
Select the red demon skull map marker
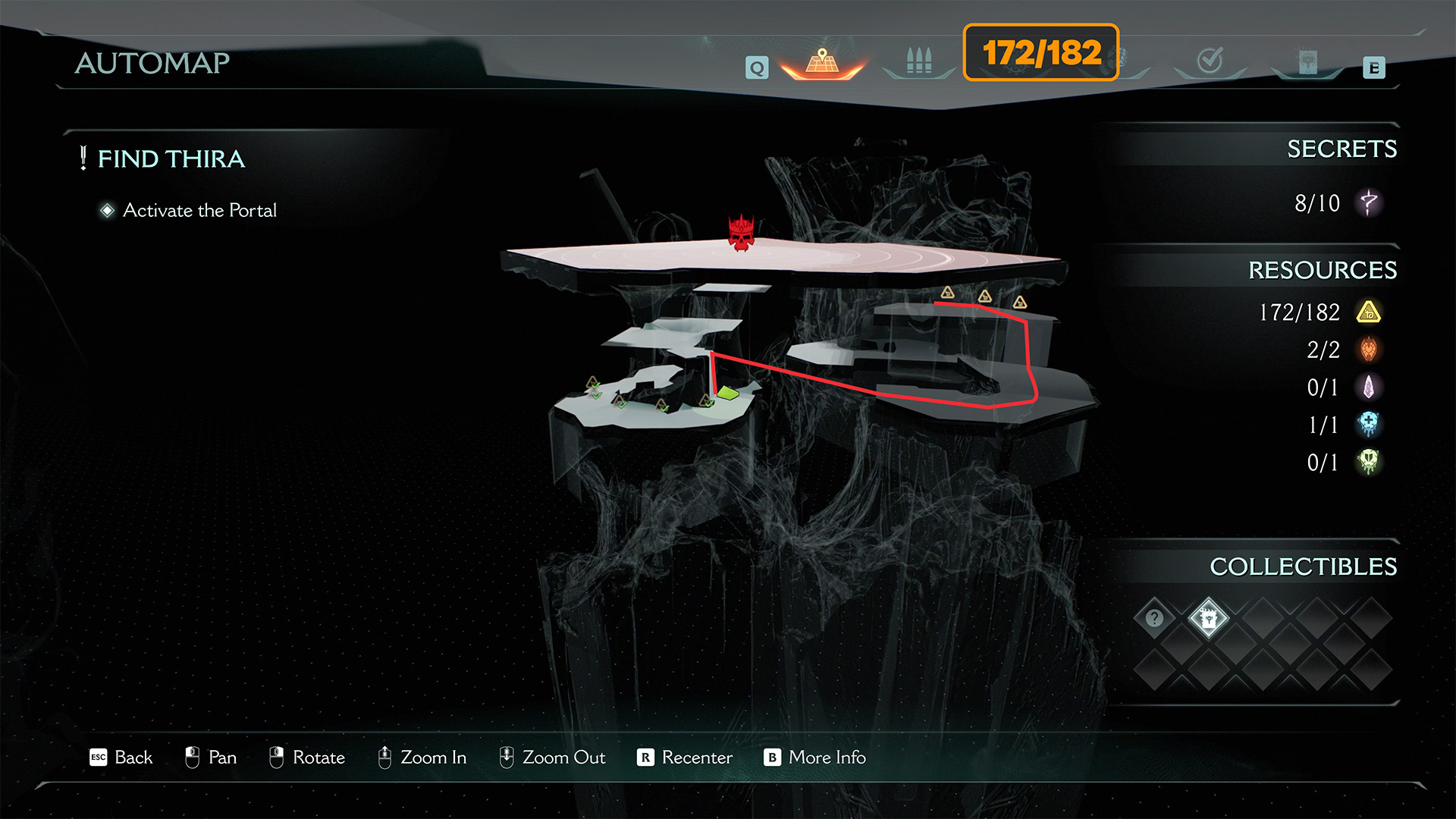point(741,233)
